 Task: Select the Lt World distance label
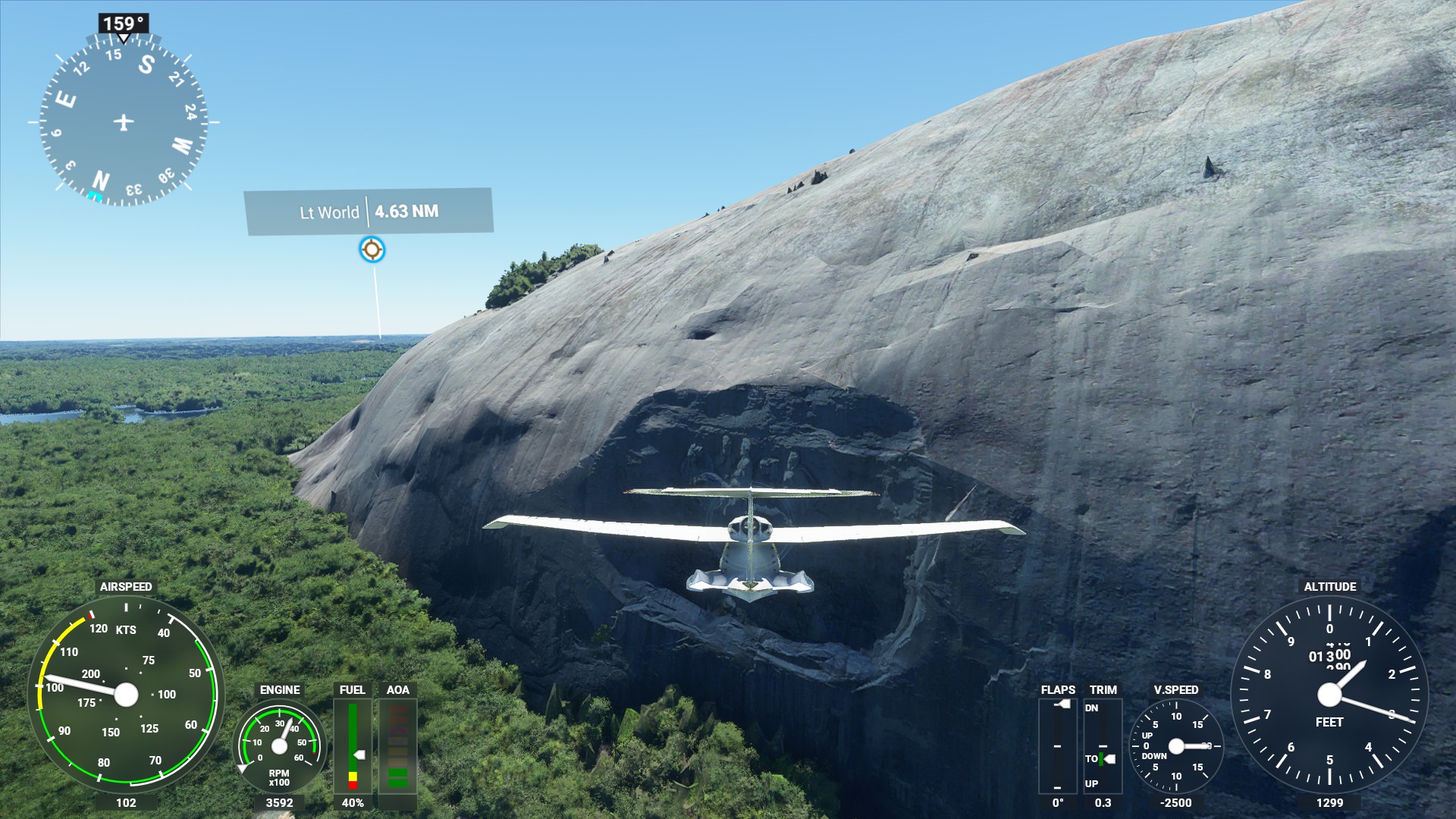369,212
